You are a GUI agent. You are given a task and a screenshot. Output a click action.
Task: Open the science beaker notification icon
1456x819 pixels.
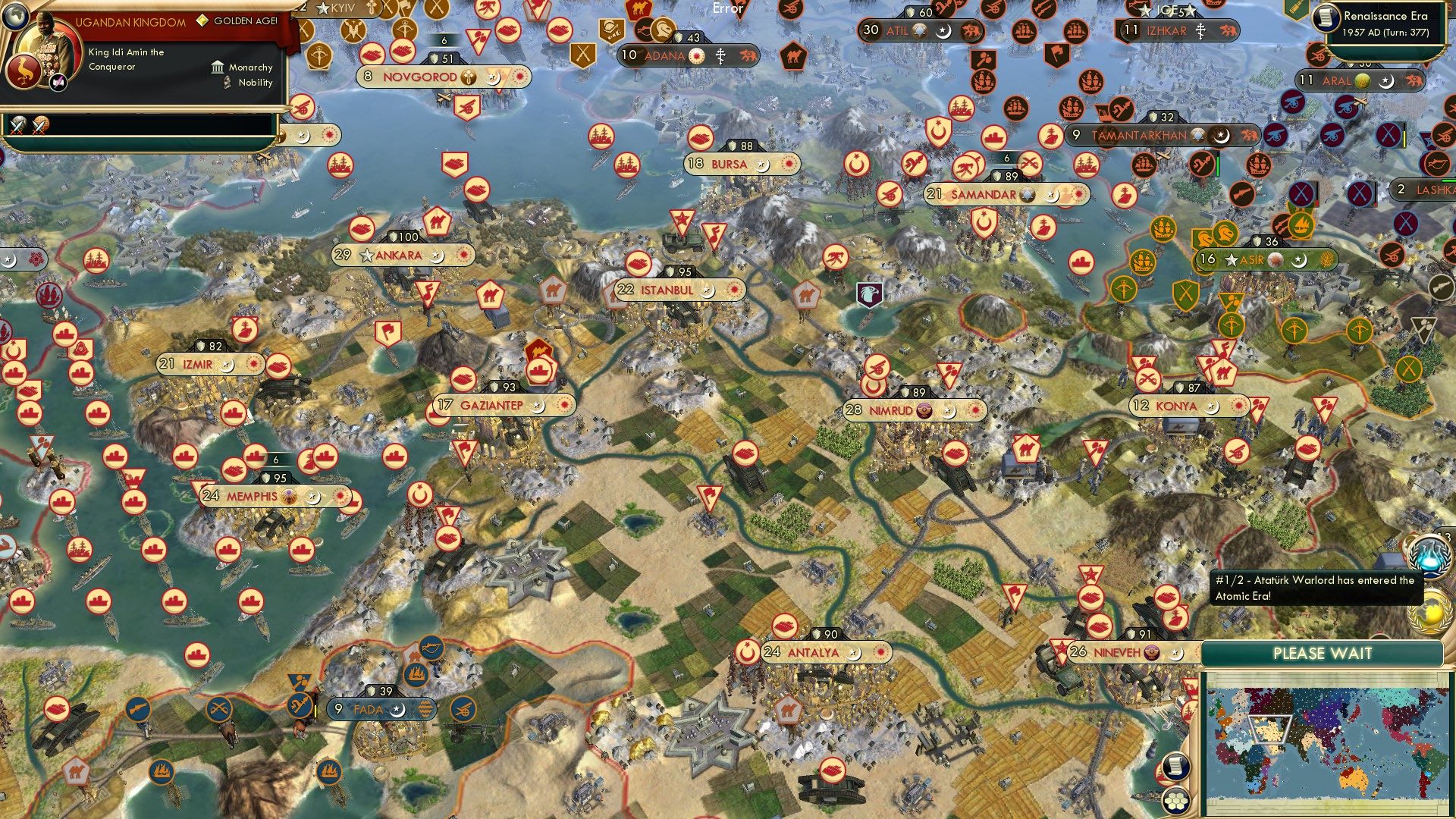[1430, 557]
